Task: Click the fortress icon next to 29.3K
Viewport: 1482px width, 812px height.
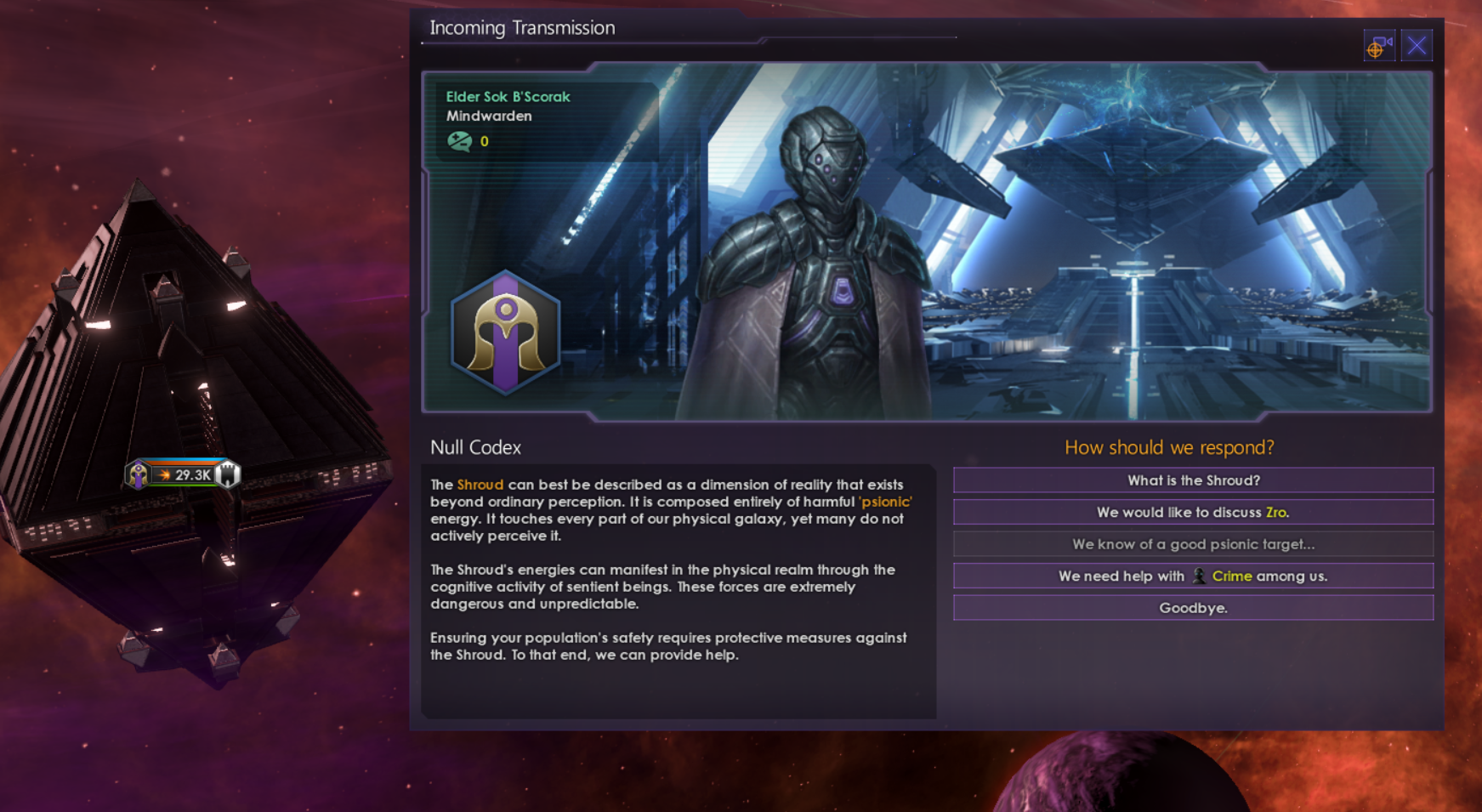Action: pos(228,474)
